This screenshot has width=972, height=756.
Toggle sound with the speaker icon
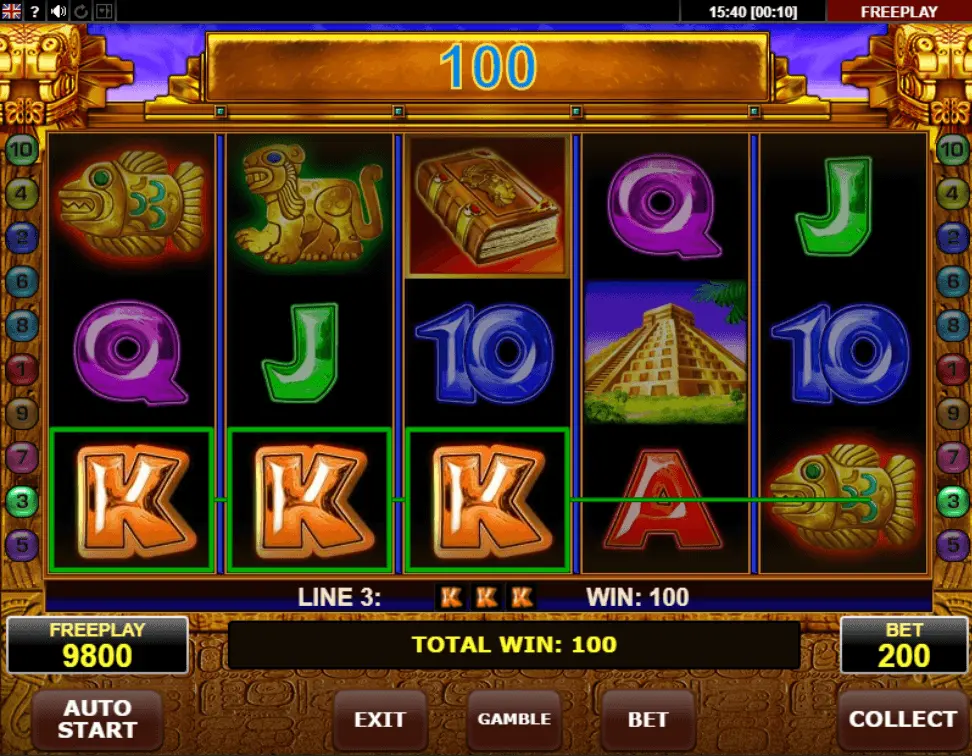(x=58, y=11)
